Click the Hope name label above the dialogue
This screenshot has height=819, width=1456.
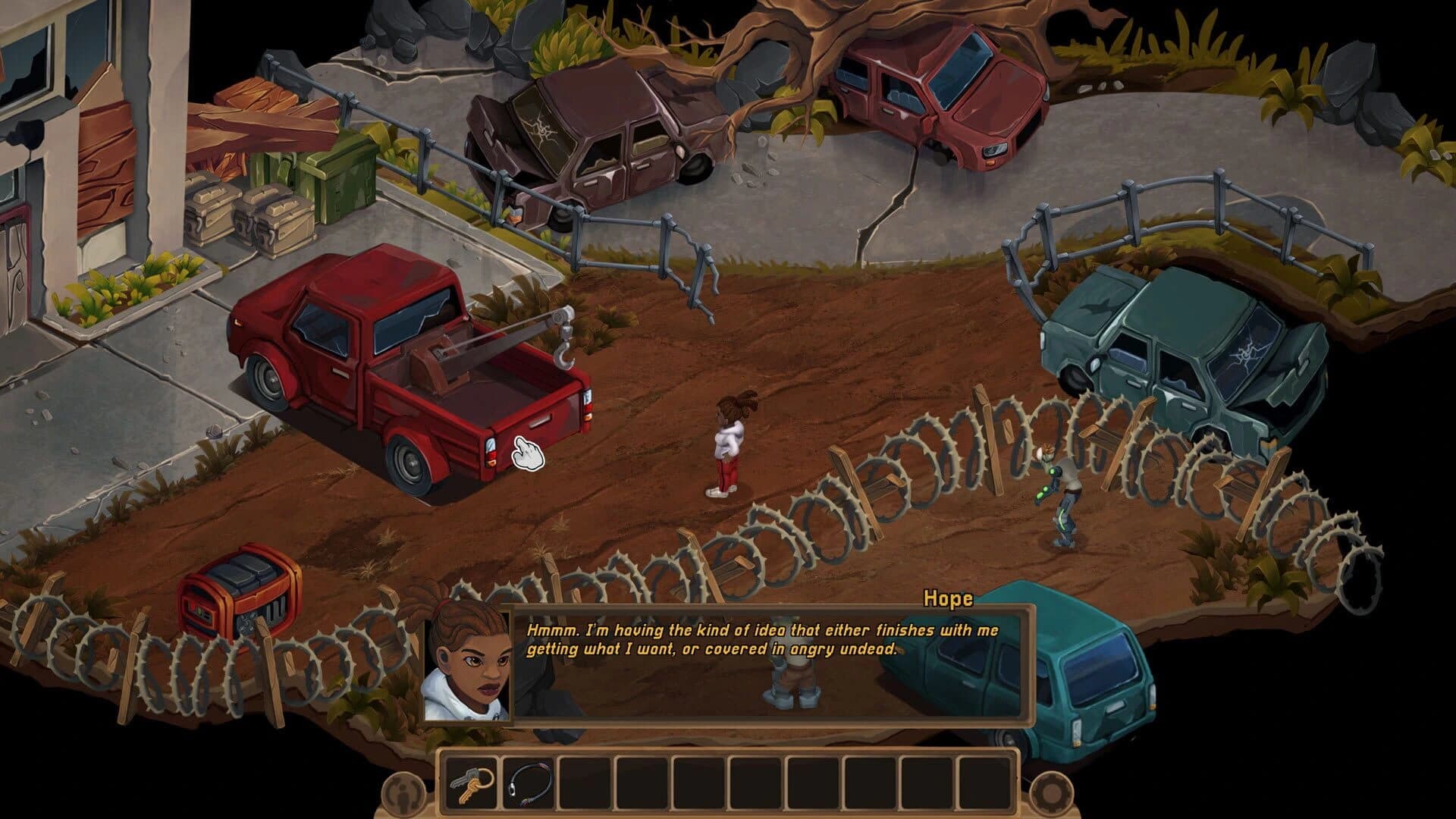(947, 600)
